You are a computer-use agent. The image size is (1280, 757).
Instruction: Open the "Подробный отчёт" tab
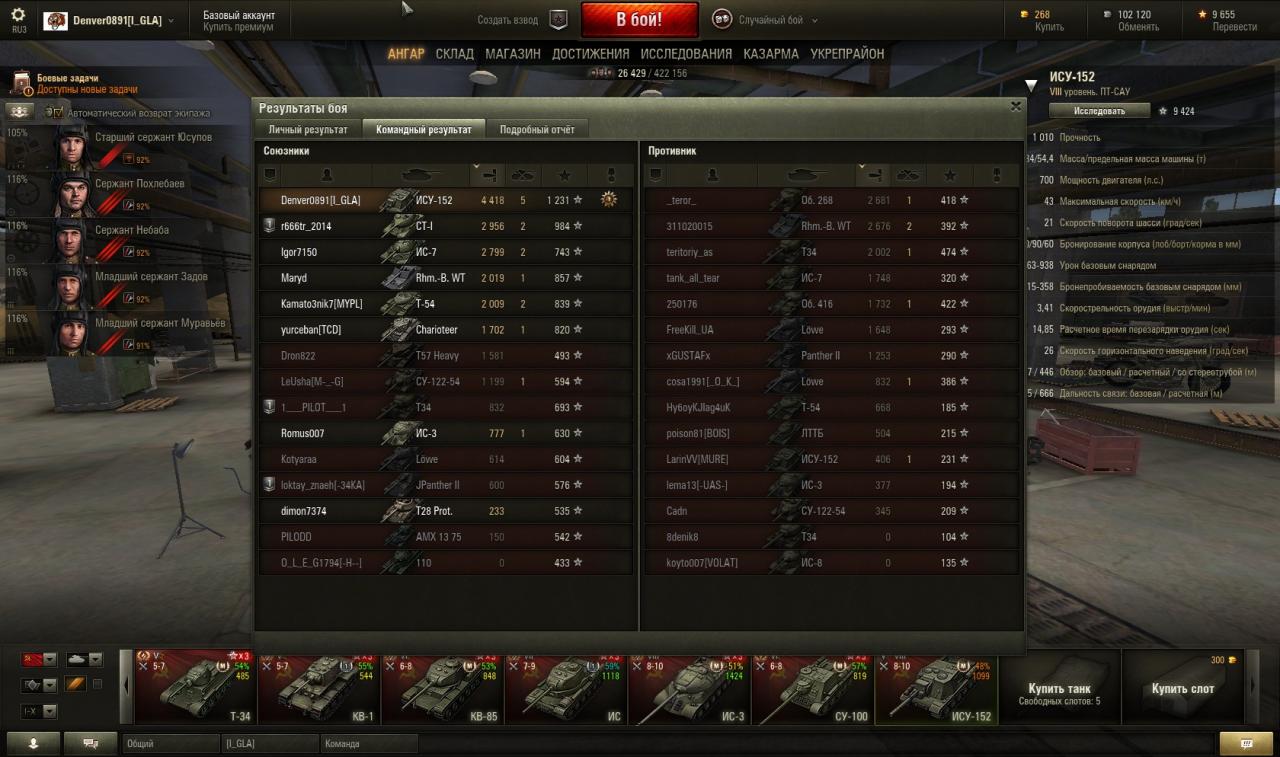[537, 129]
